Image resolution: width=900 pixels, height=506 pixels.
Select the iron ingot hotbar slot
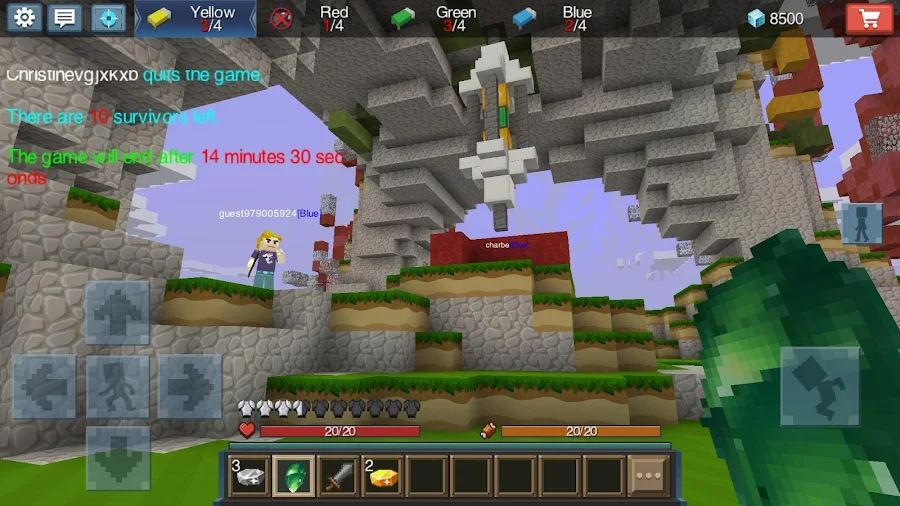pos(249,476)
